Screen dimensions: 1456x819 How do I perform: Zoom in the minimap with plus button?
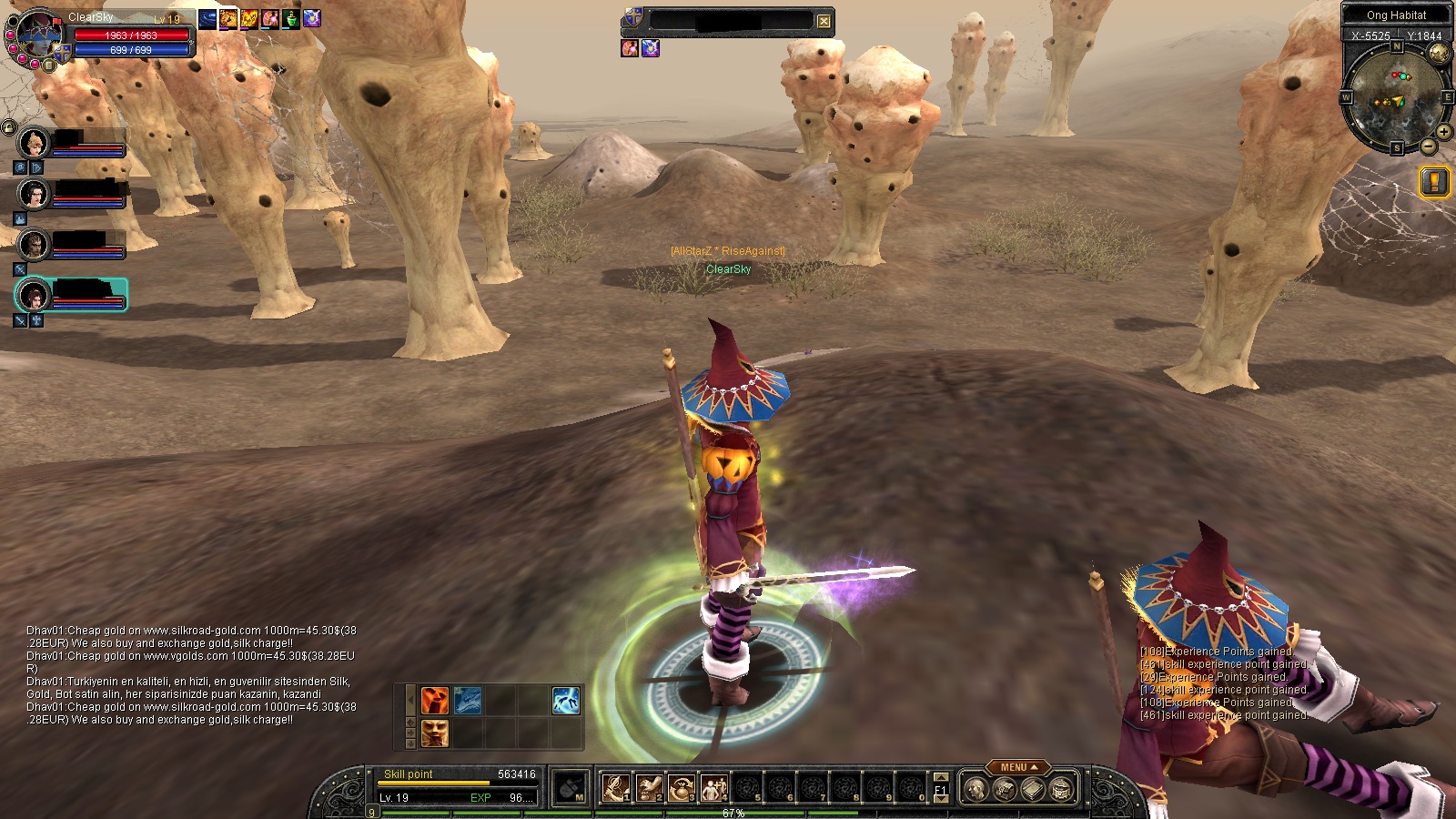[x=1443, y=132]
